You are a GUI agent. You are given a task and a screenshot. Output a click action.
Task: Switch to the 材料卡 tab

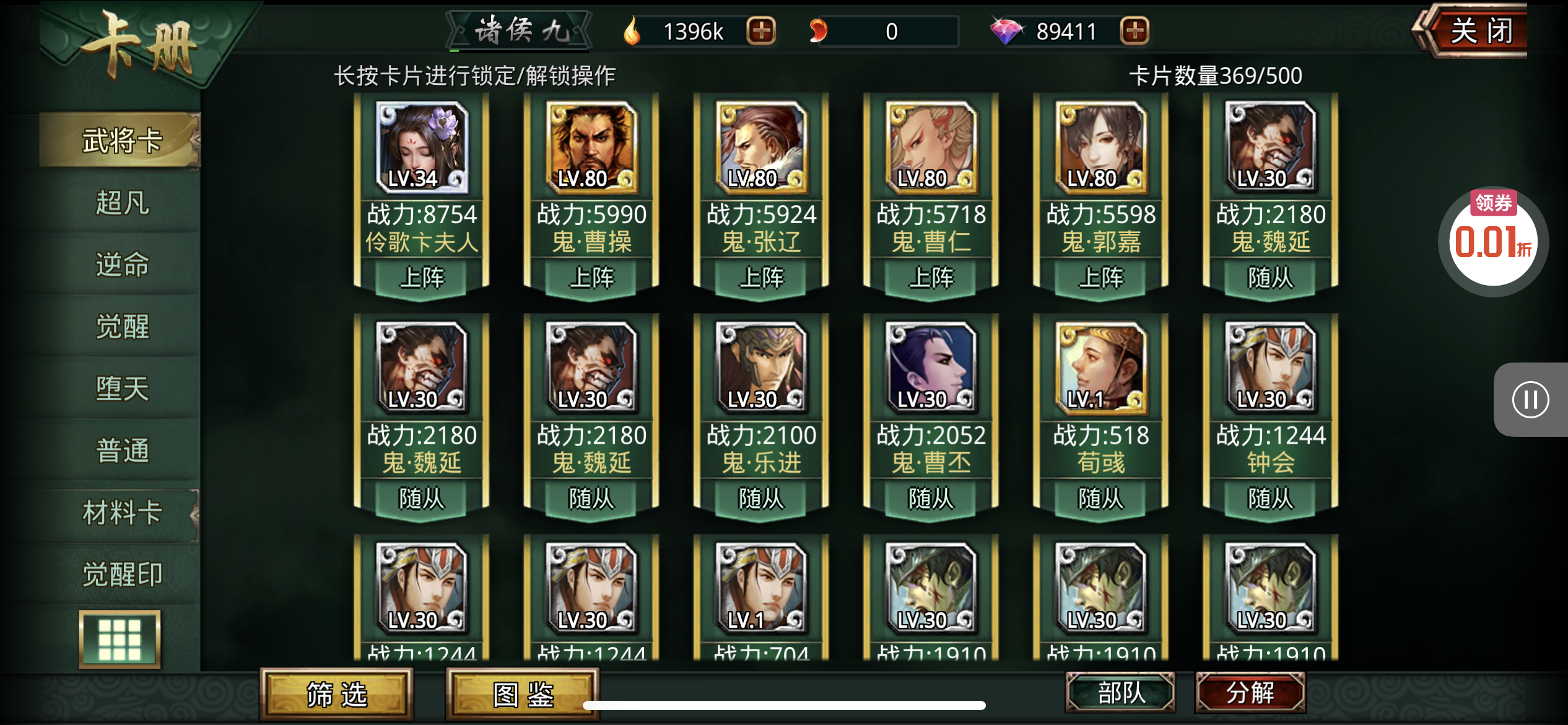tap(122, 513)
